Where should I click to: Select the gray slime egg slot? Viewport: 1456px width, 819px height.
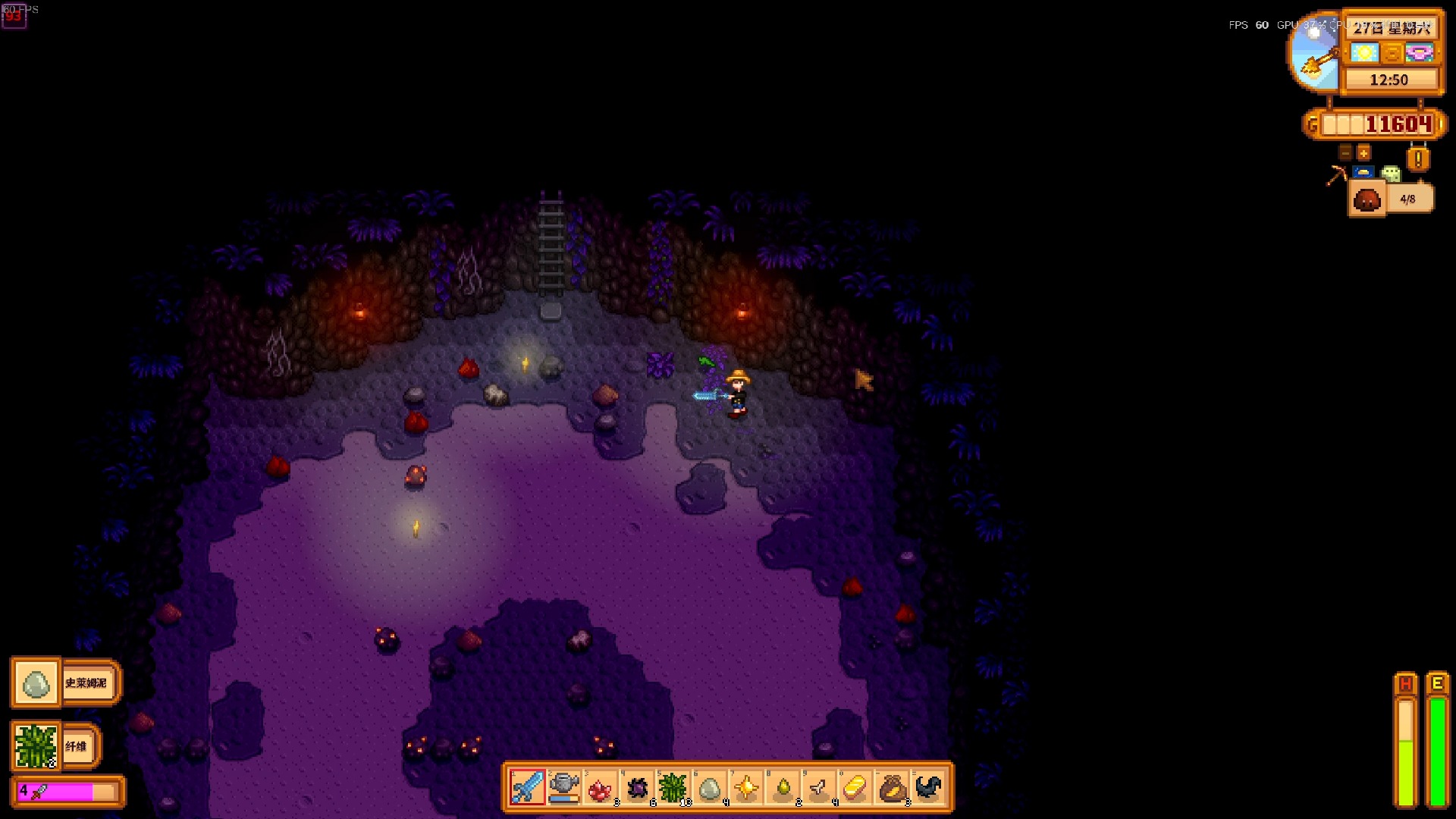click(x=710, y=788)
